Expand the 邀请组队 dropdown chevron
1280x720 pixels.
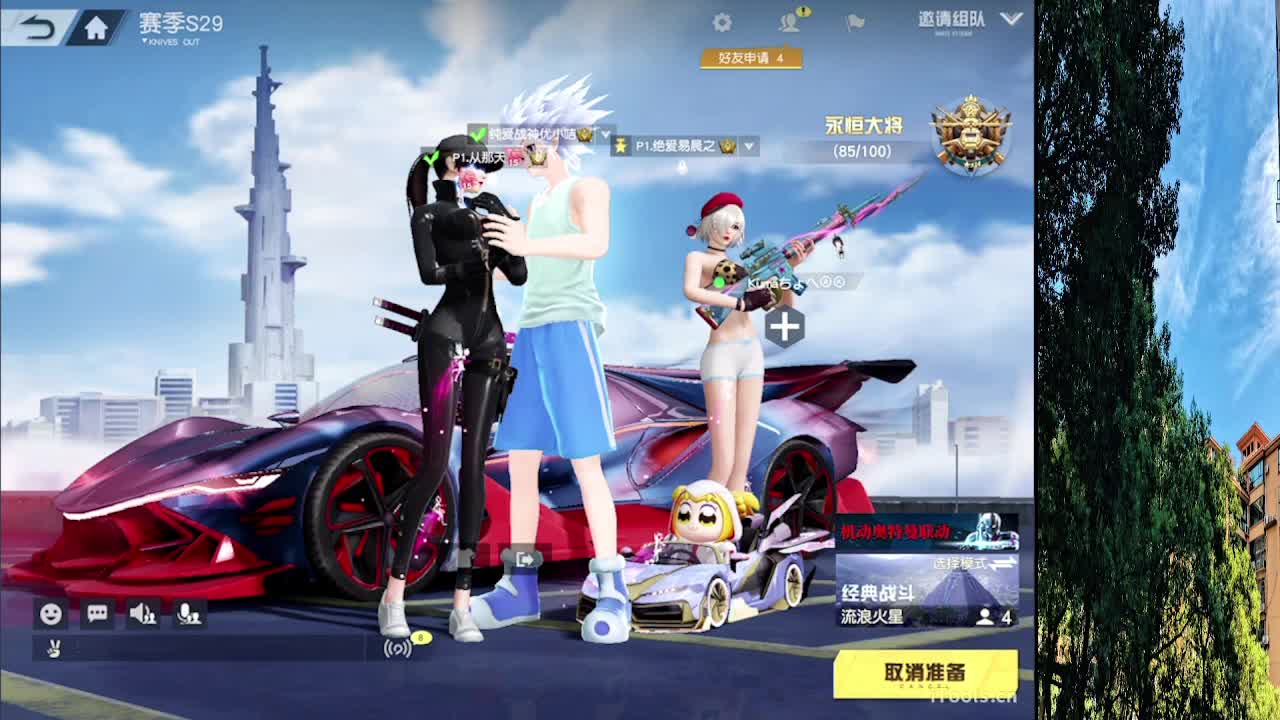(1012, 19)
